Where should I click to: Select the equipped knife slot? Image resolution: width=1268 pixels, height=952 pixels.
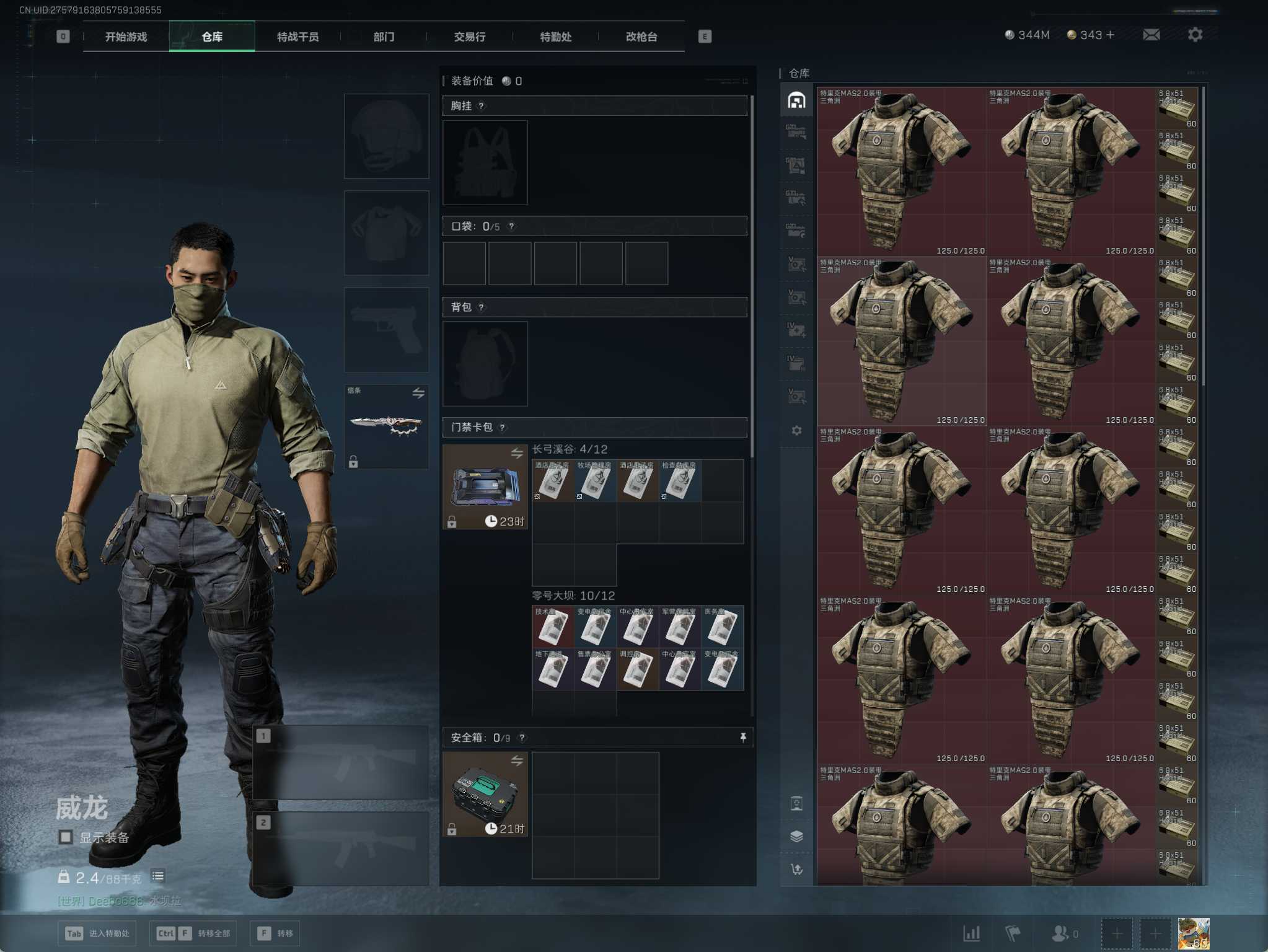tap(386, 426)
